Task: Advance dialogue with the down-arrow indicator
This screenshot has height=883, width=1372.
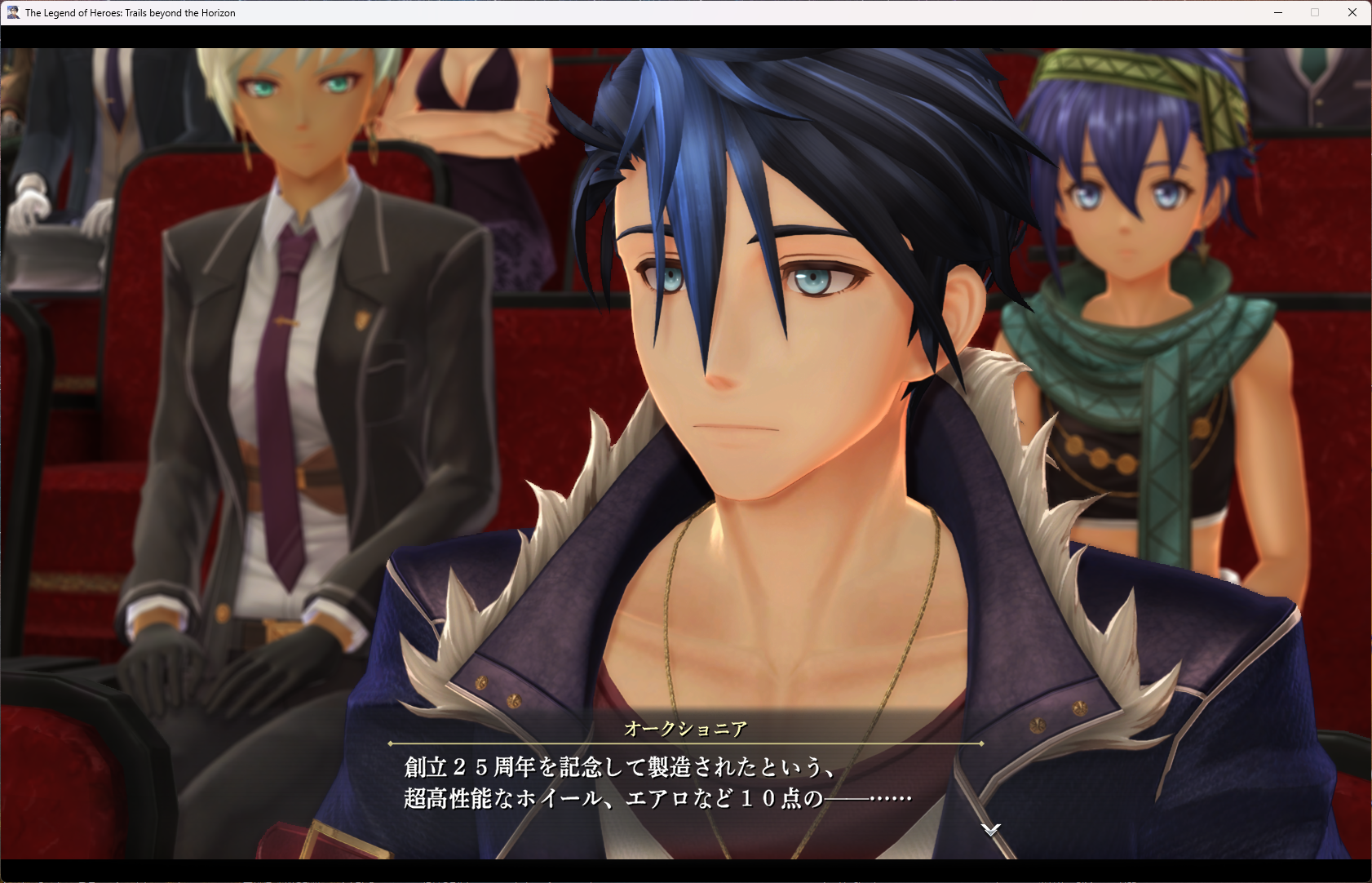Action: [x=990, y=829]
